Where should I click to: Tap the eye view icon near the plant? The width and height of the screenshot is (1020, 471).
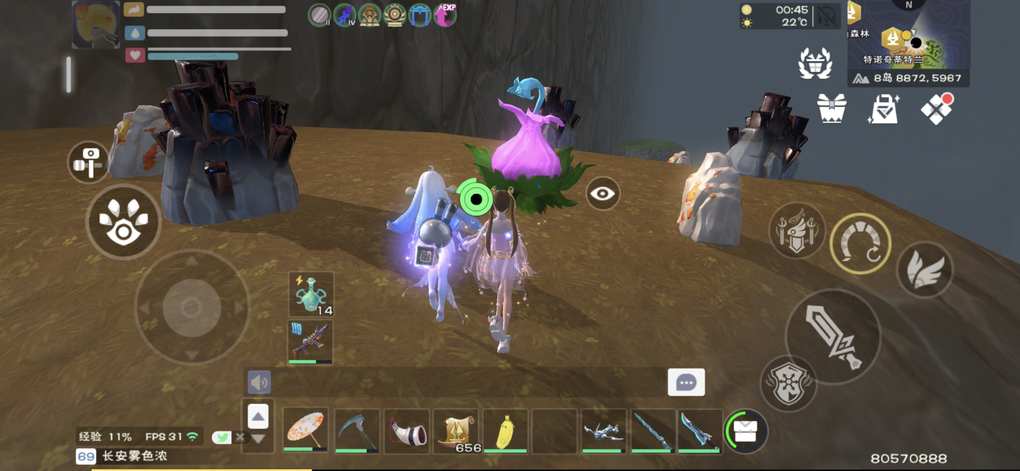click(602, 193)
